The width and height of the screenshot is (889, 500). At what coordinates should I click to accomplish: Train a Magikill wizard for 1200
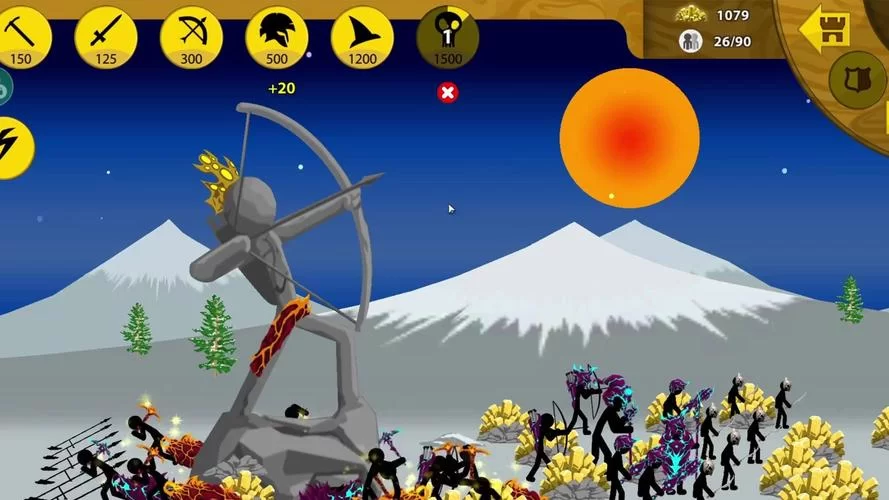click(x=362, y=36)
